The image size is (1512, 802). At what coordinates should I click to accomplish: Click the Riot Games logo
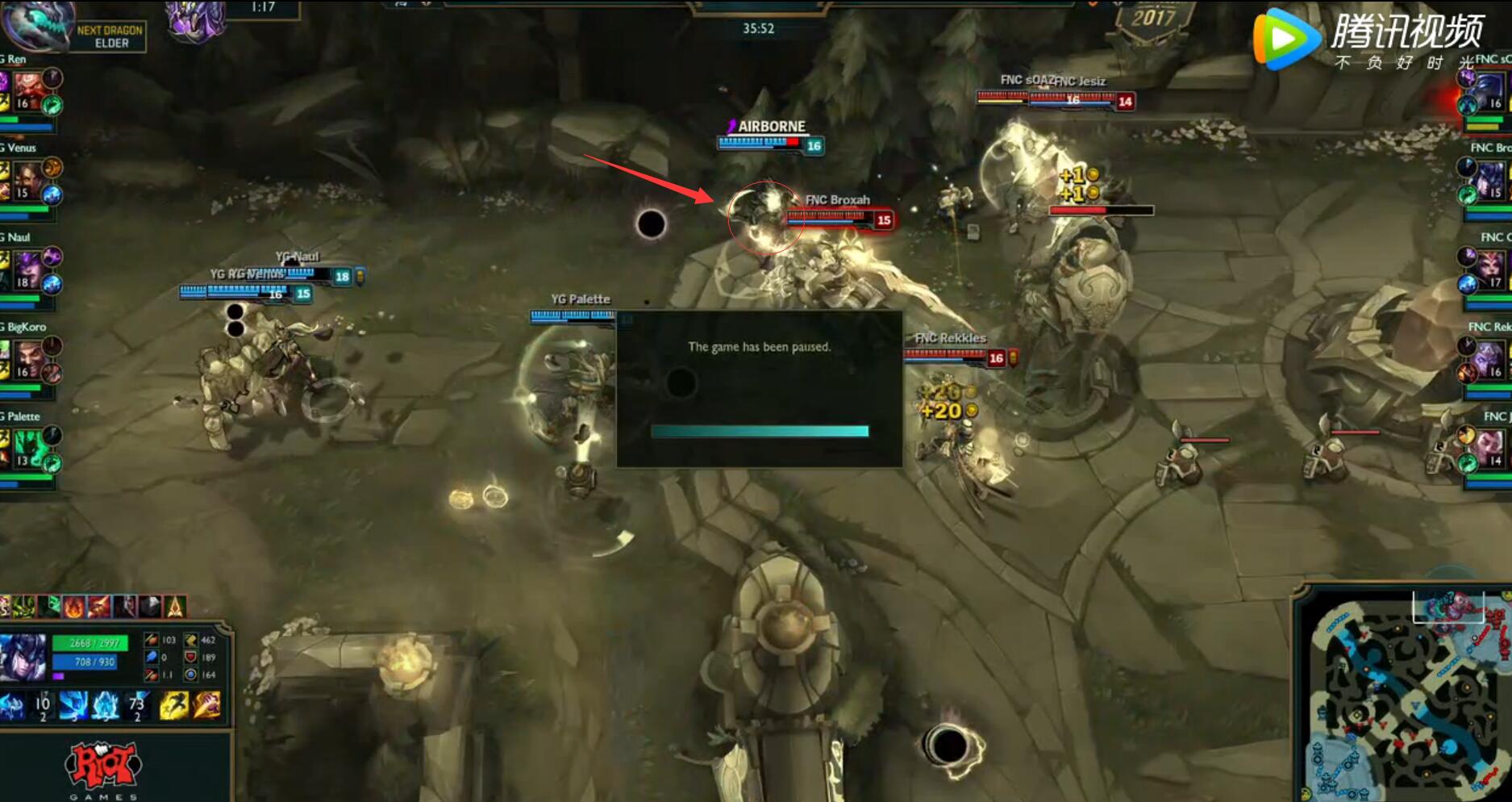pos(103,766)
